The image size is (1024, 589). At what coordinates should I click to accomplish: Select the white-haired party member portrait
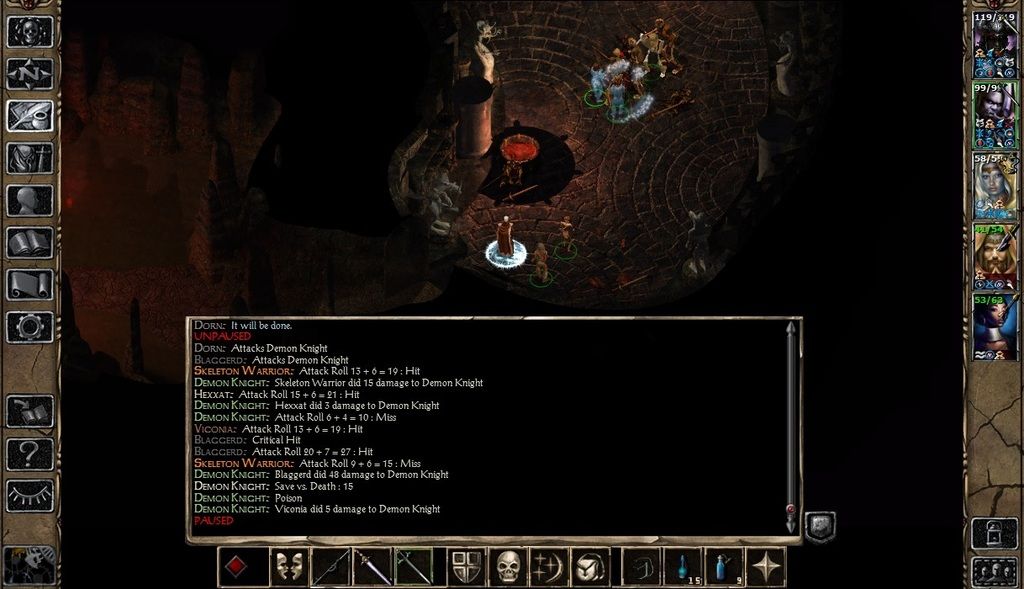(995, 186)
